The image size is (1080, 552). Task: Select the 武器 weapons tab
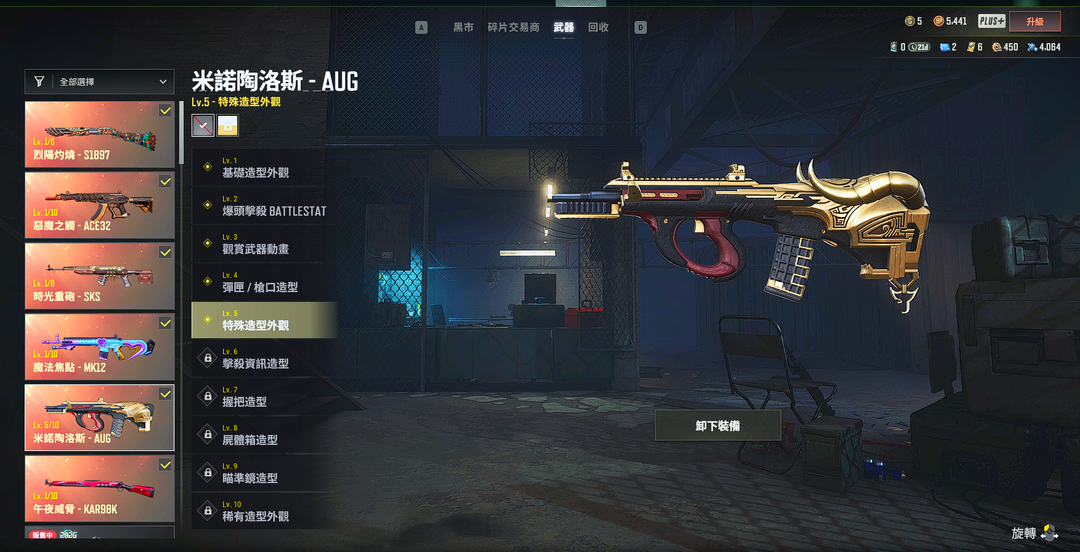click(564, 28)
